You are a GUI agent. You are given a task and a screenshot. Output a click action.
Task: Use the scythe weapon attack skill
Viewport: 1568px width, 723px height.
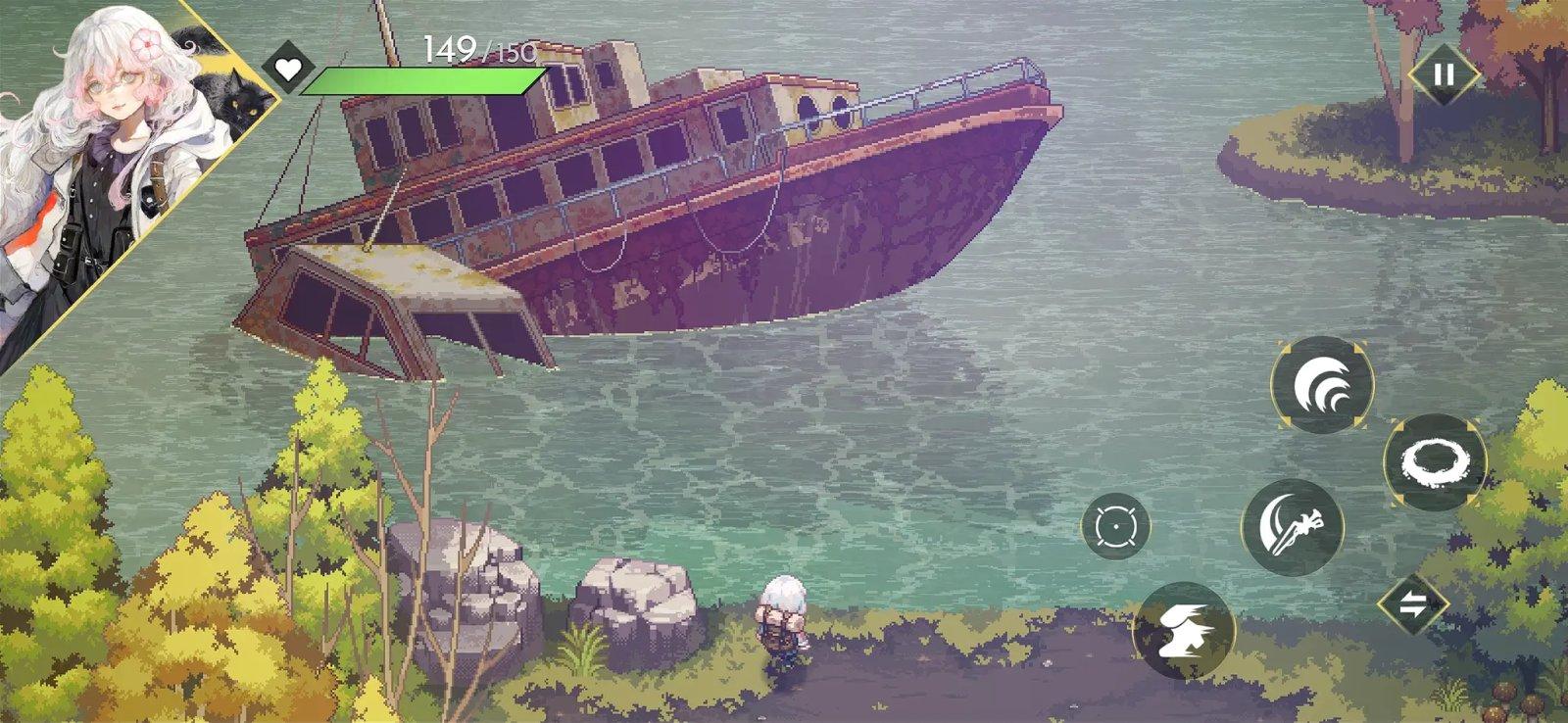(x=1292, y=529)
